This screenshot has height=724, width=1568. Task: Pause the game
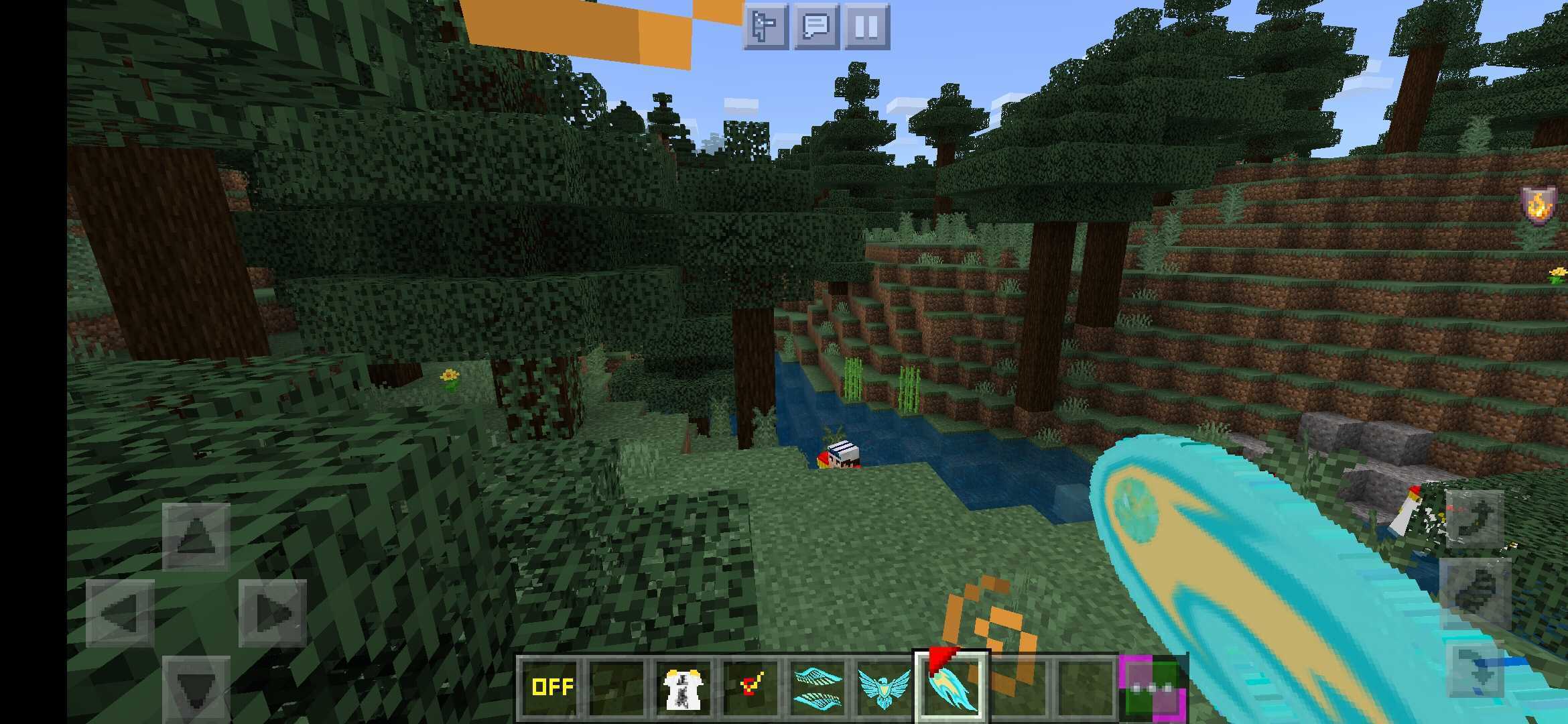point(866,27)
